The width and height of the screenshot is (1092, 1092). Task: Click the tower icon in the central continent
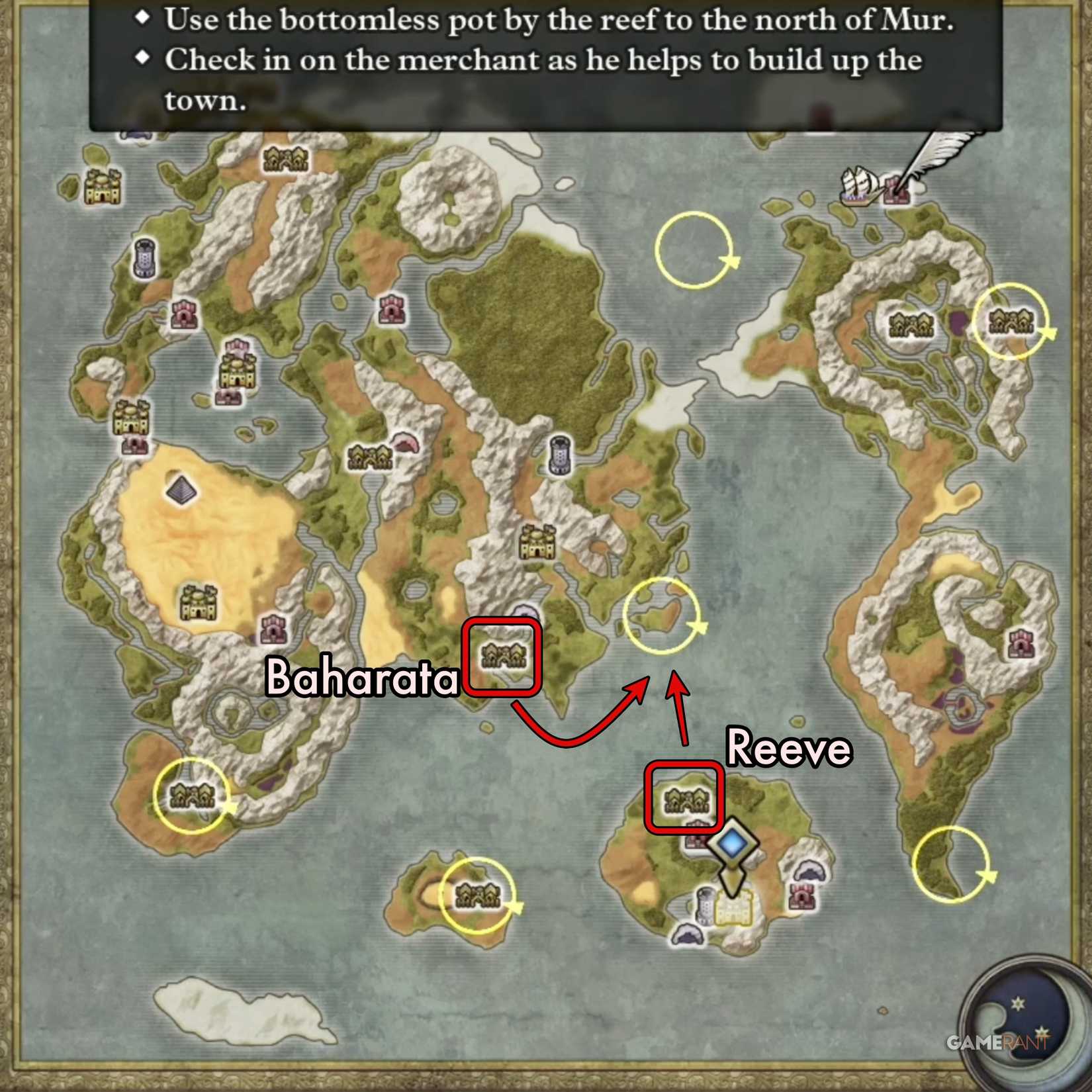point(559,454)
